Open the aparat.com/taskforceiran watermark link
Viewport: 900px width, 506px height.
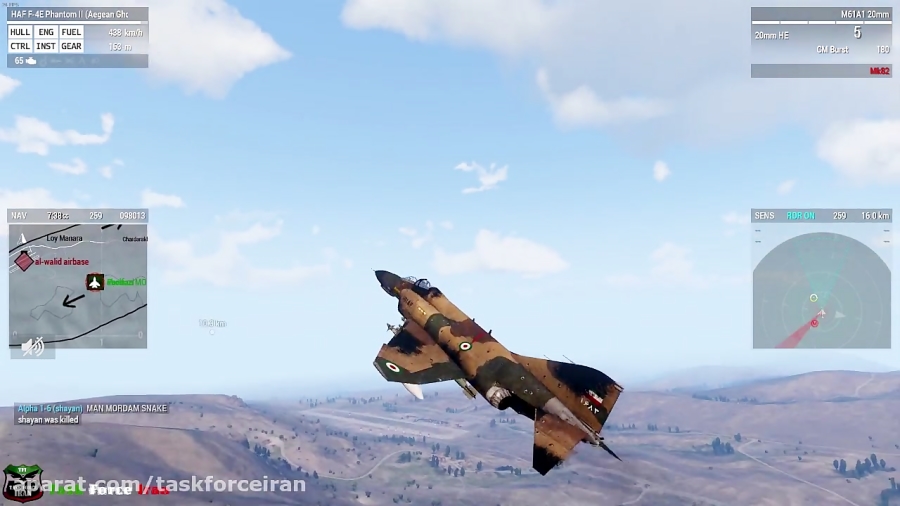click(160, 486)
